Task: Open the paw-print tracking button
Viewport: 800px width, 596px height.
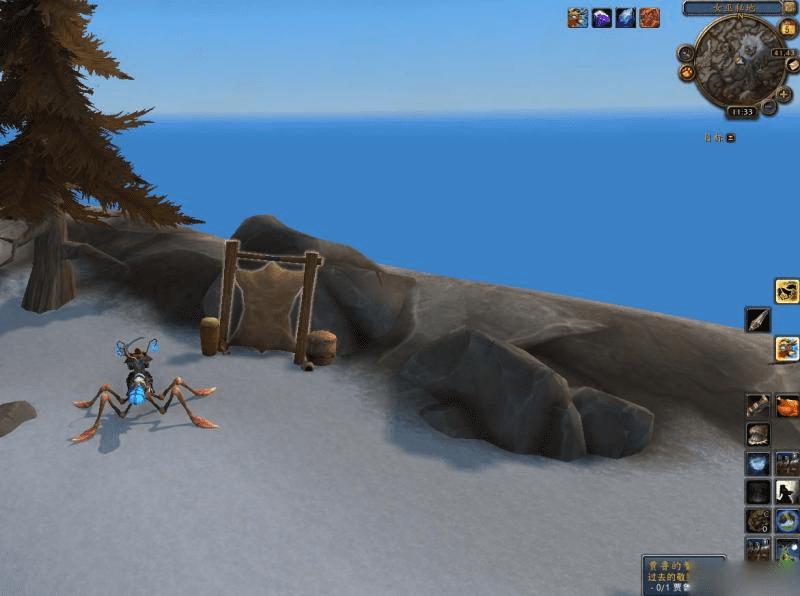Action: 688,73
